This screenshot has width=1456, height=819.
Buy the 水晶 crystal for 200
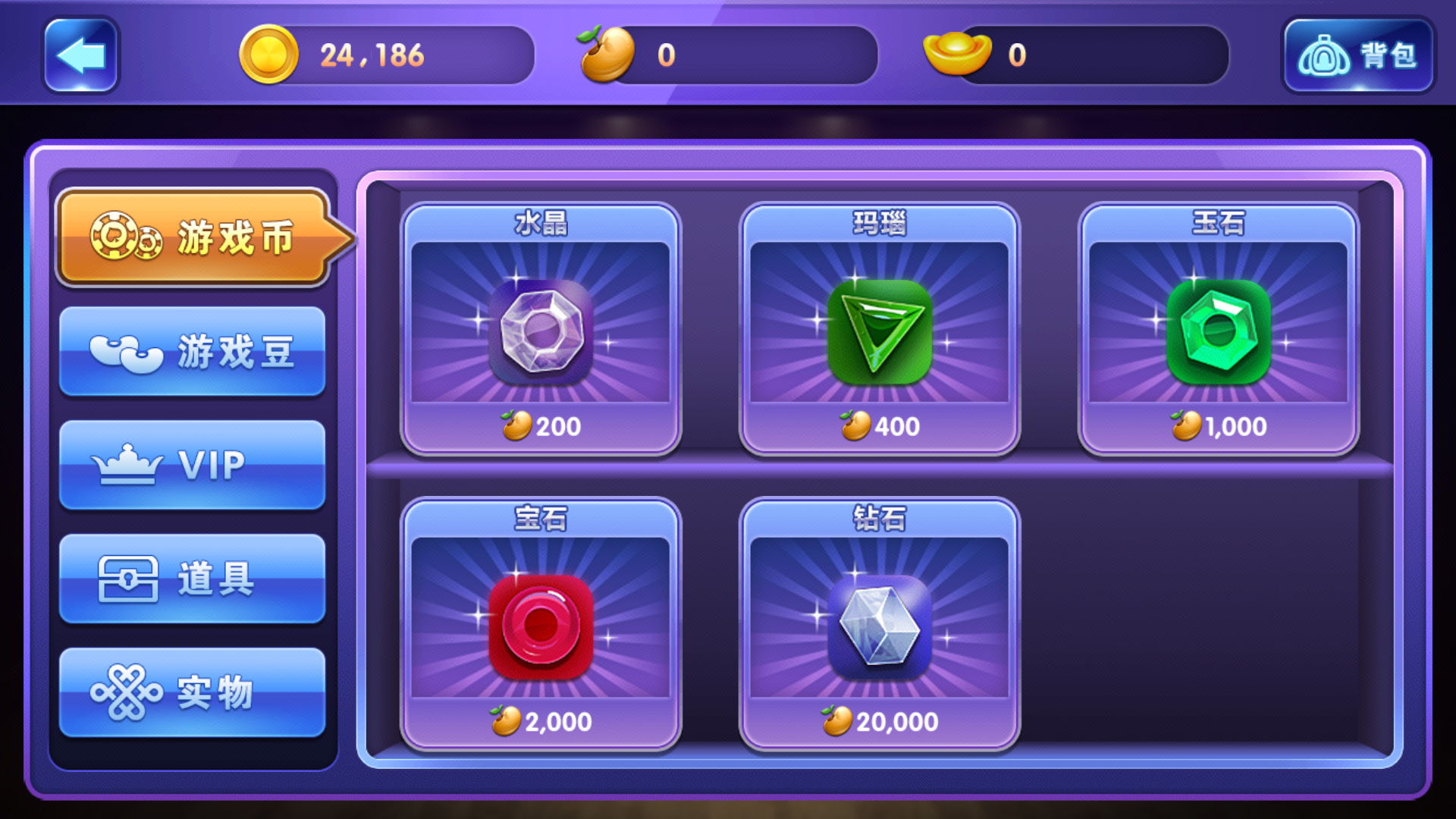(x=541, y=329)
